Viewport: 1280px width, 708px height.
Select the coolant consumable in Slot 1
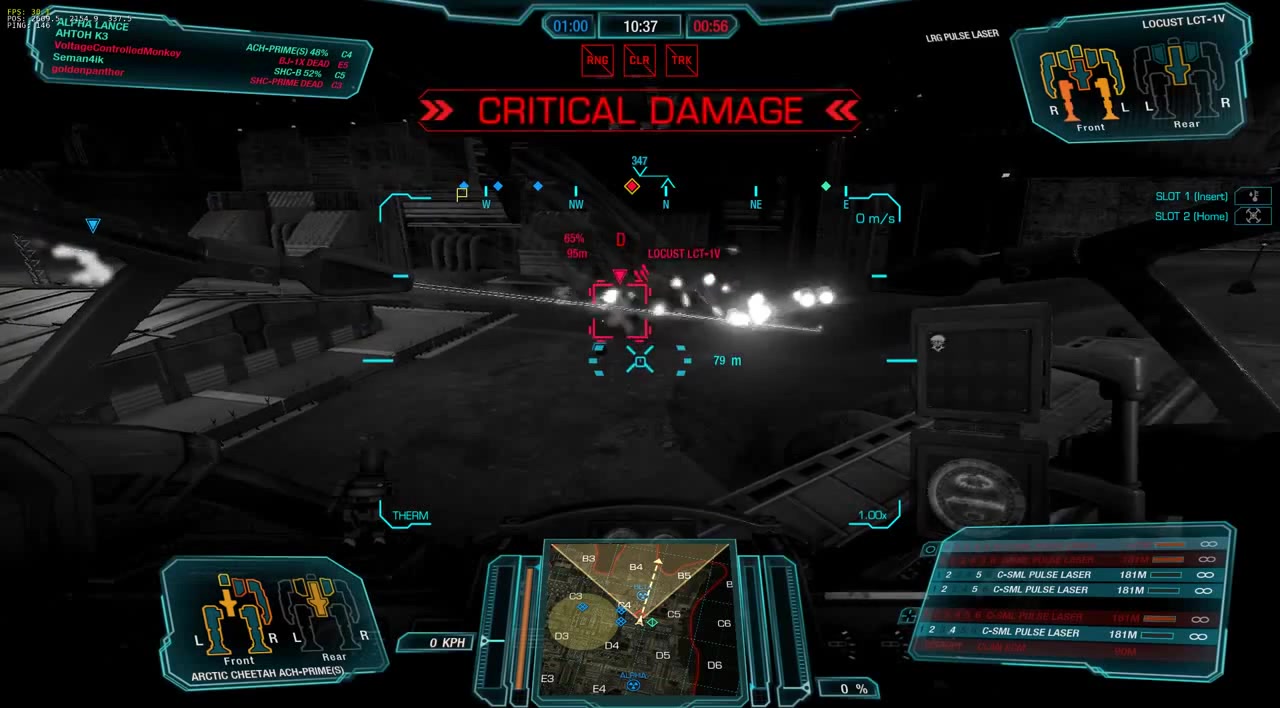point(1252,196)
